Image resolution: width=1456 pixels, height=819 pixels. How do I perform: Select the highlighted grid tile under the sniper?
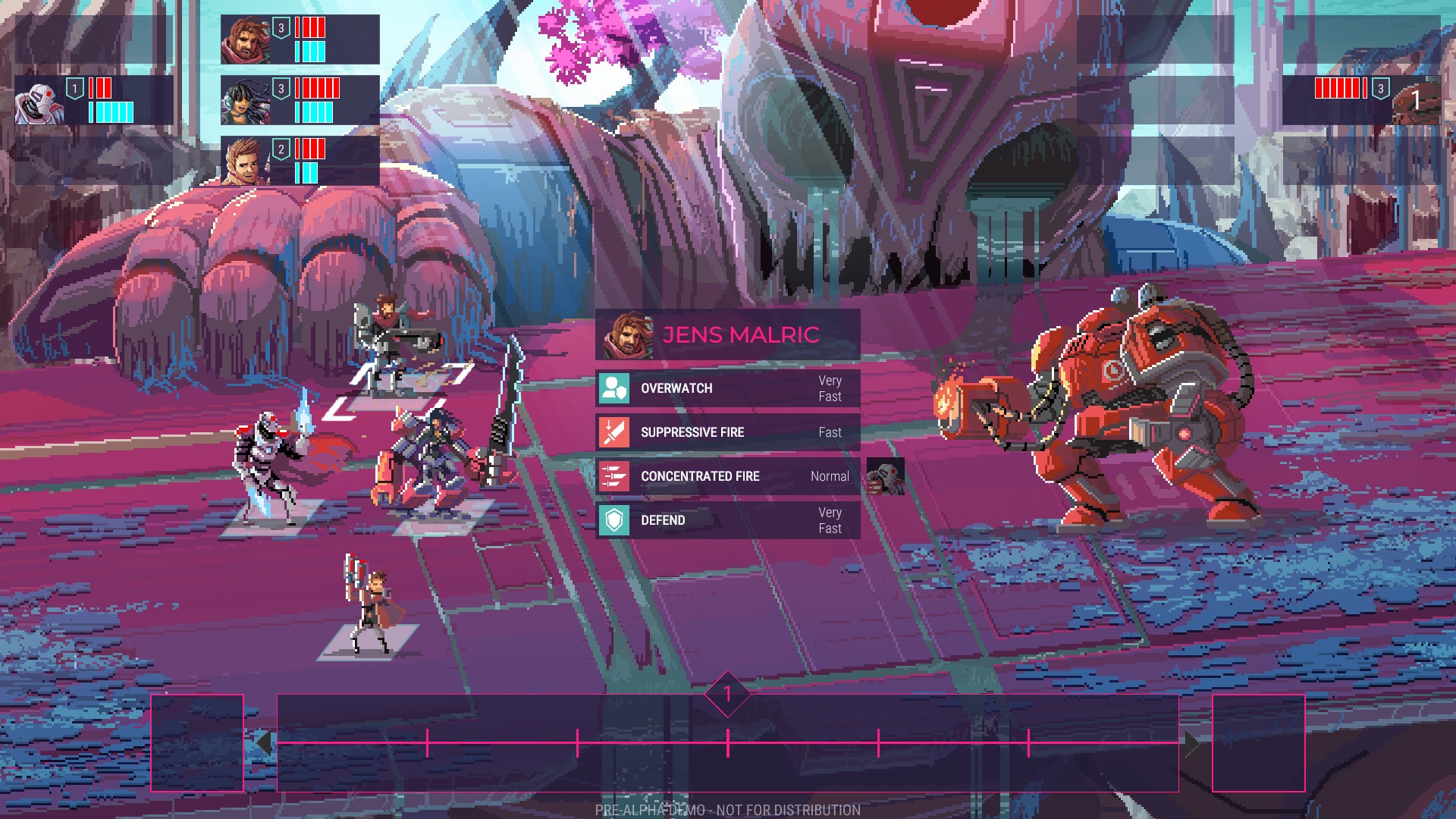(x=398, y=388)
